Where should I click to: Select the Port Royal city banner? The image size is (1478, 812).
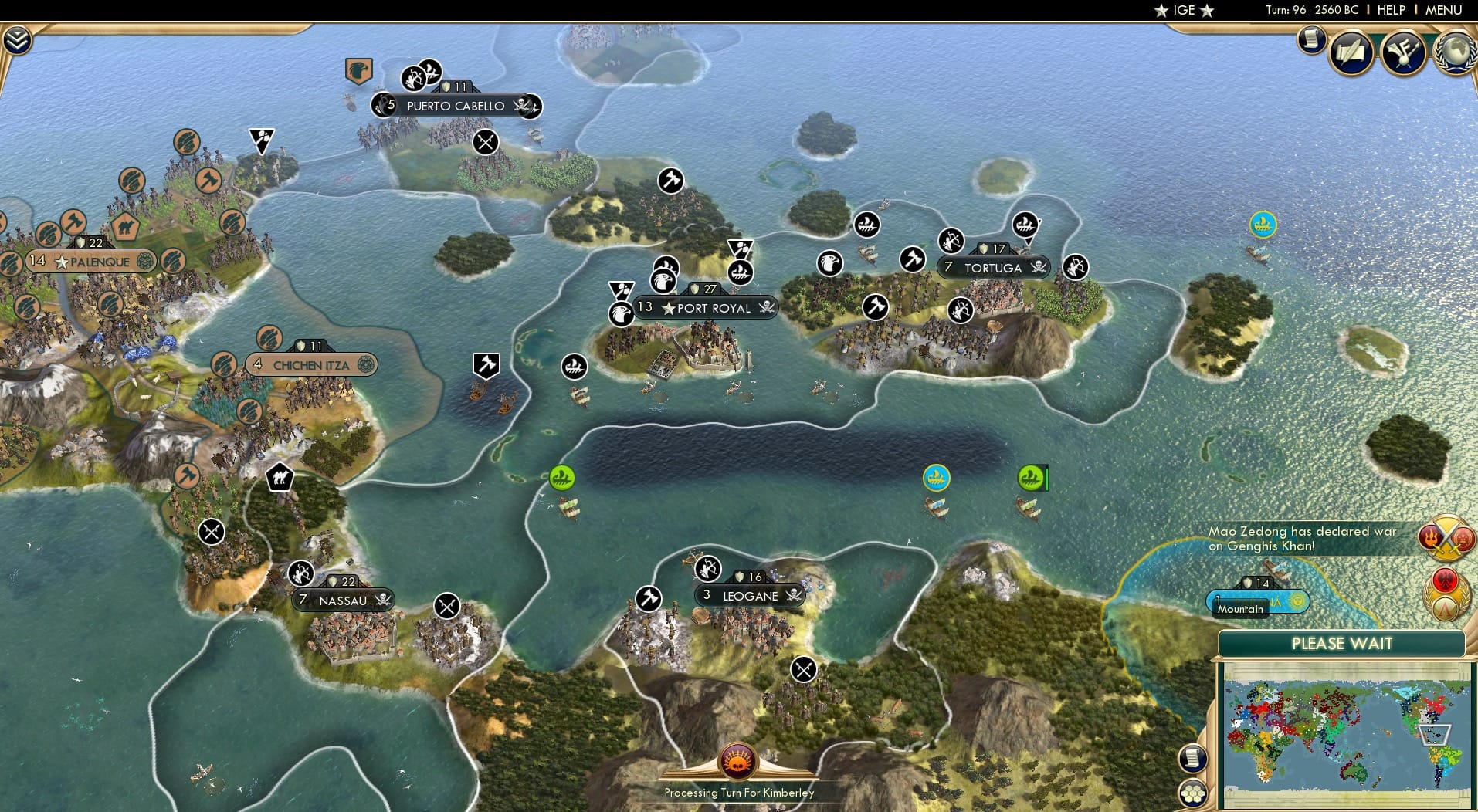pos(707,308)
